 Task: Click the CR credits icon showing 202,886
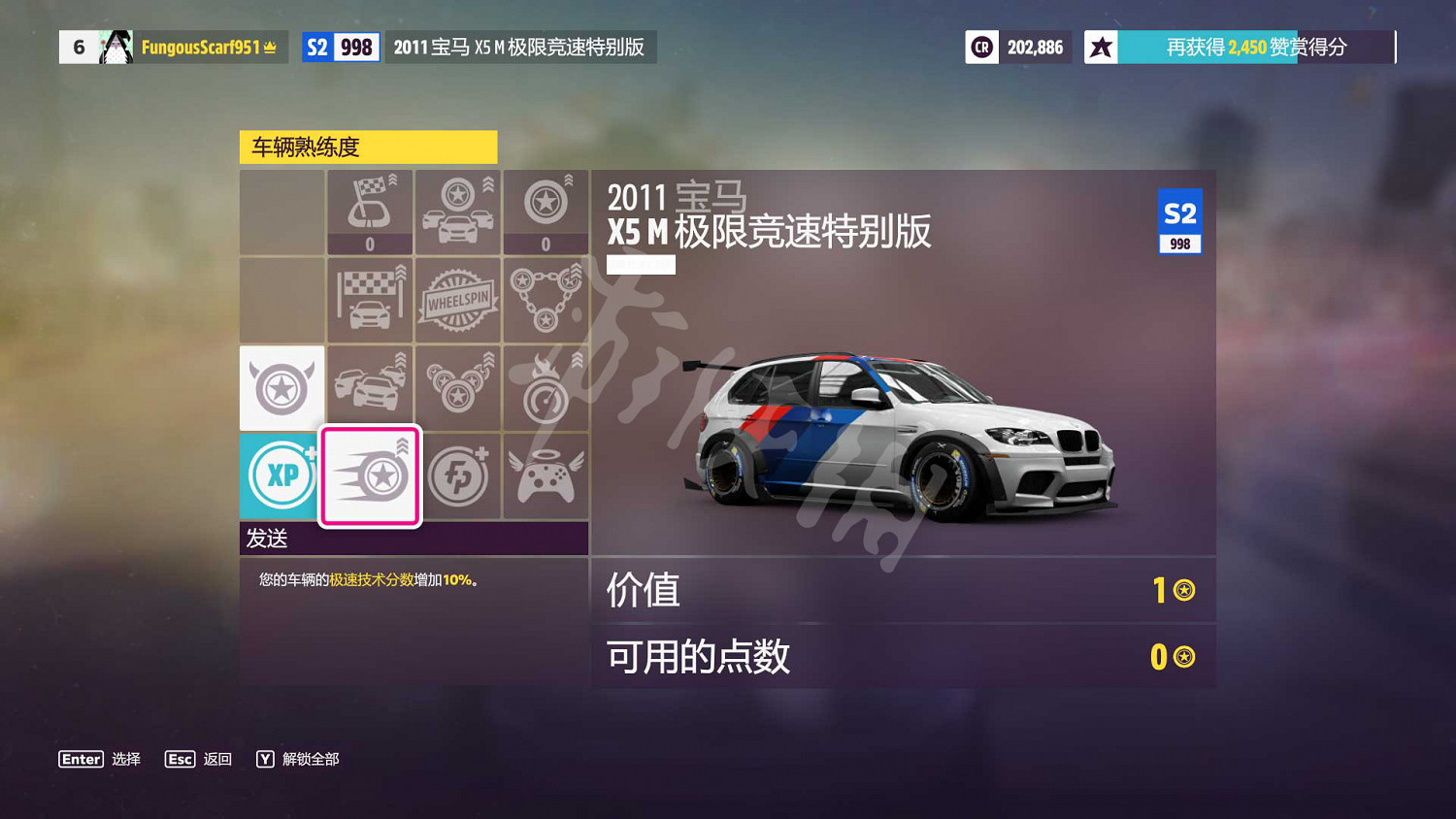[981, 46]
